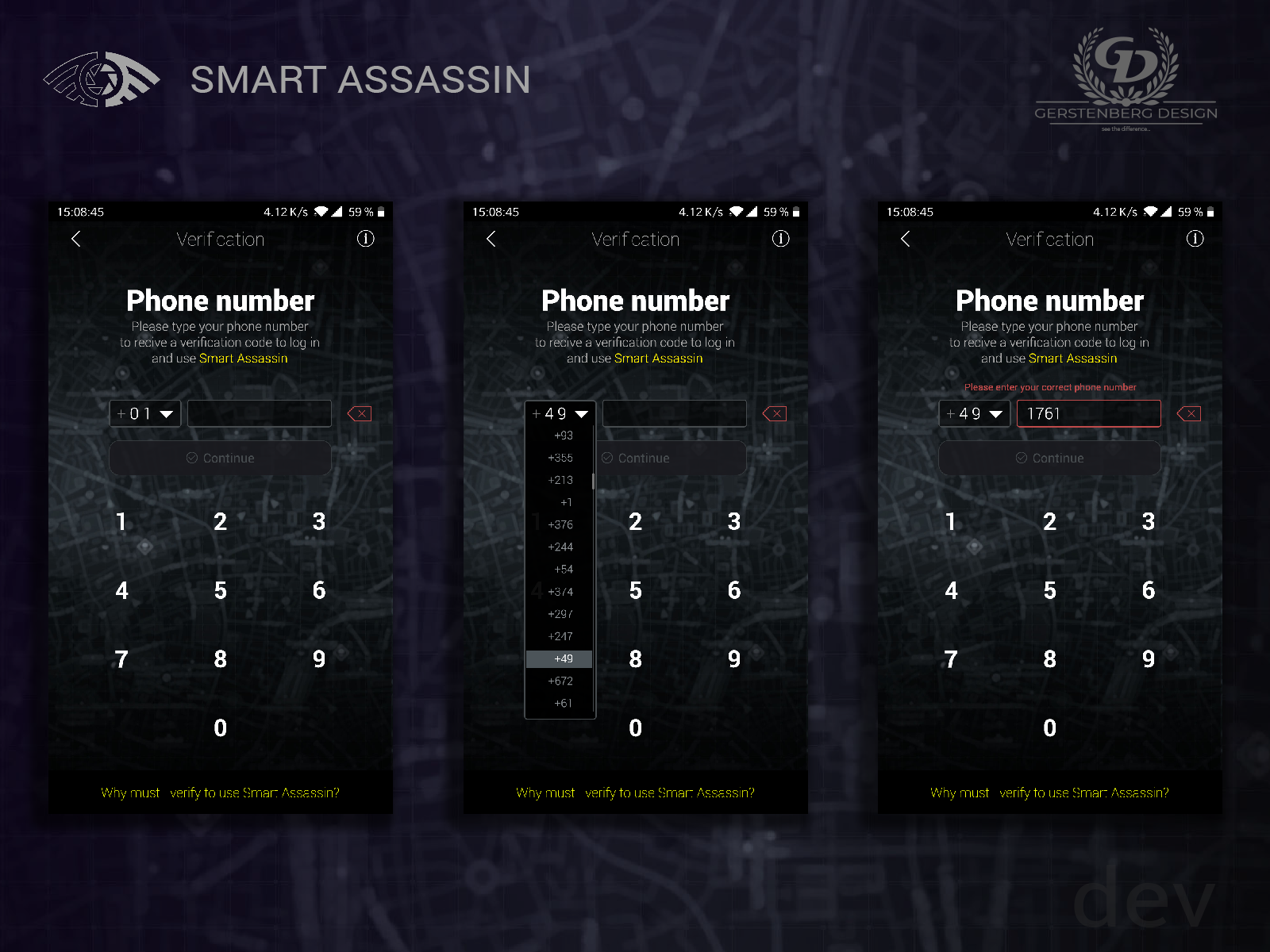Pick +672 from the country code options
Screen dimensions: 1270x952
(560, 681)
